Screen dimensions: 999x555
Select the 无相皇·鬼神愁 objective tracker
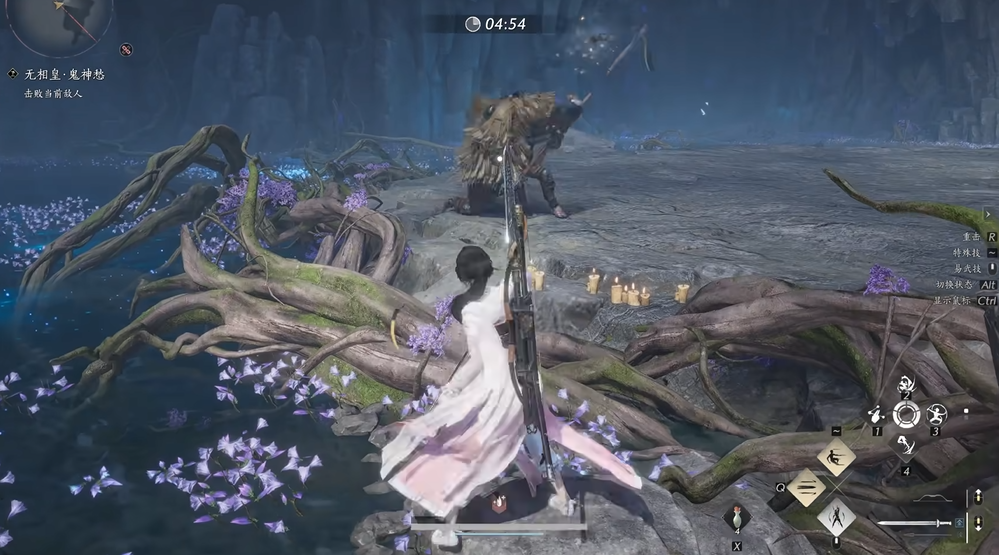[x=64, y=74]
